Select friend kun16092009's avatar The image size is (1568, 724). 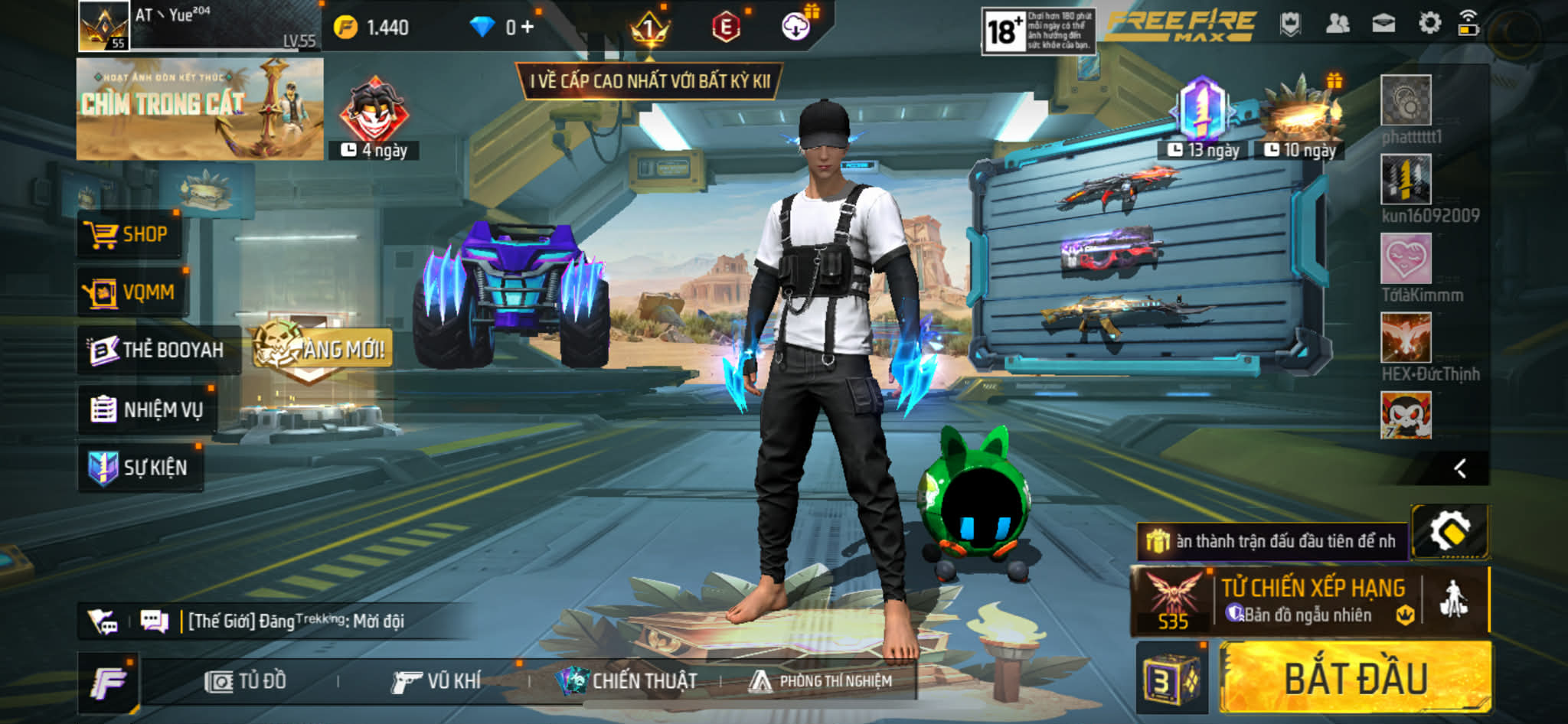coord(1405,179)
